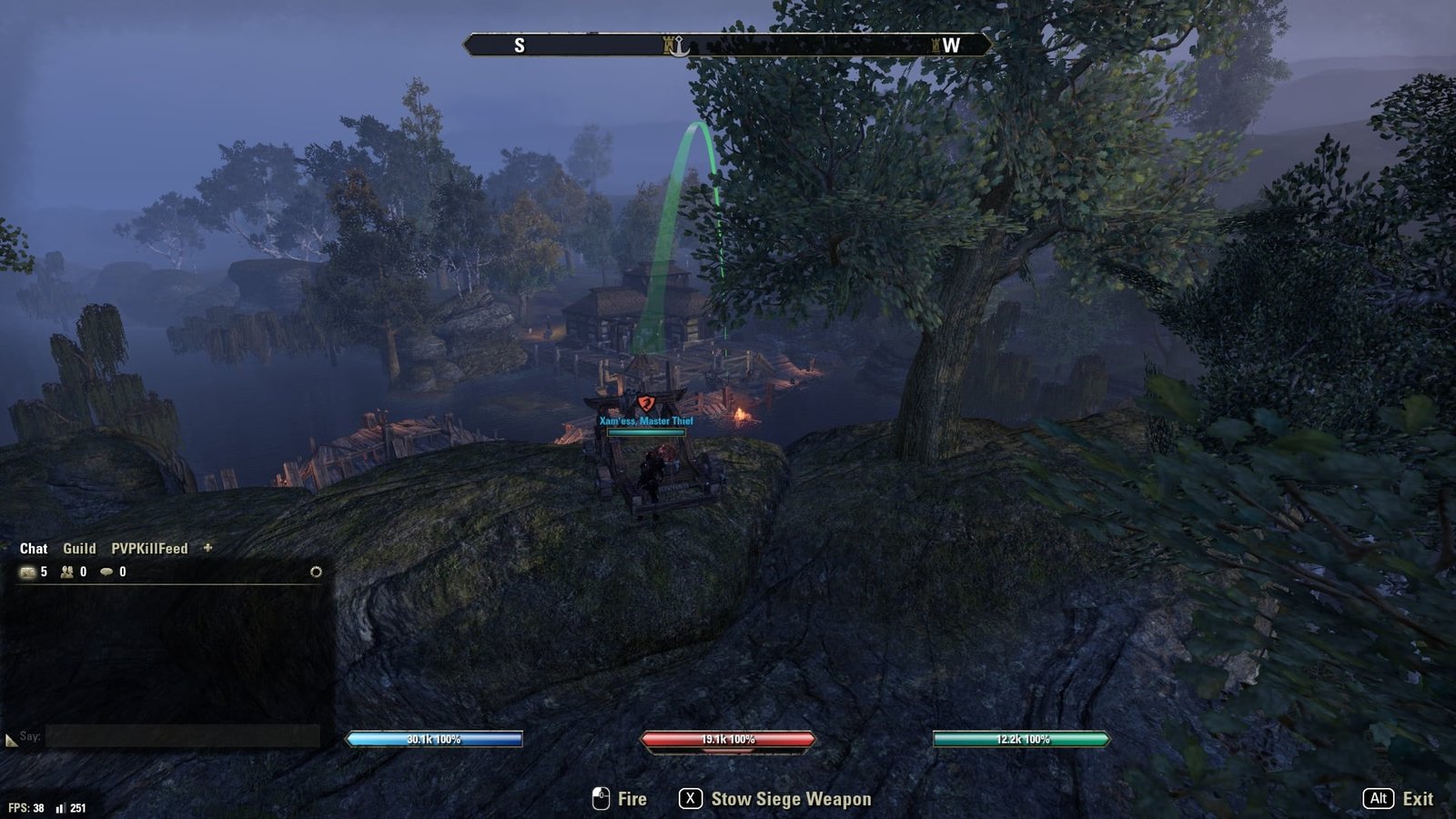
Task: Switch to the Chat tab
Action: pyautogui.click(x=34, y=549)
